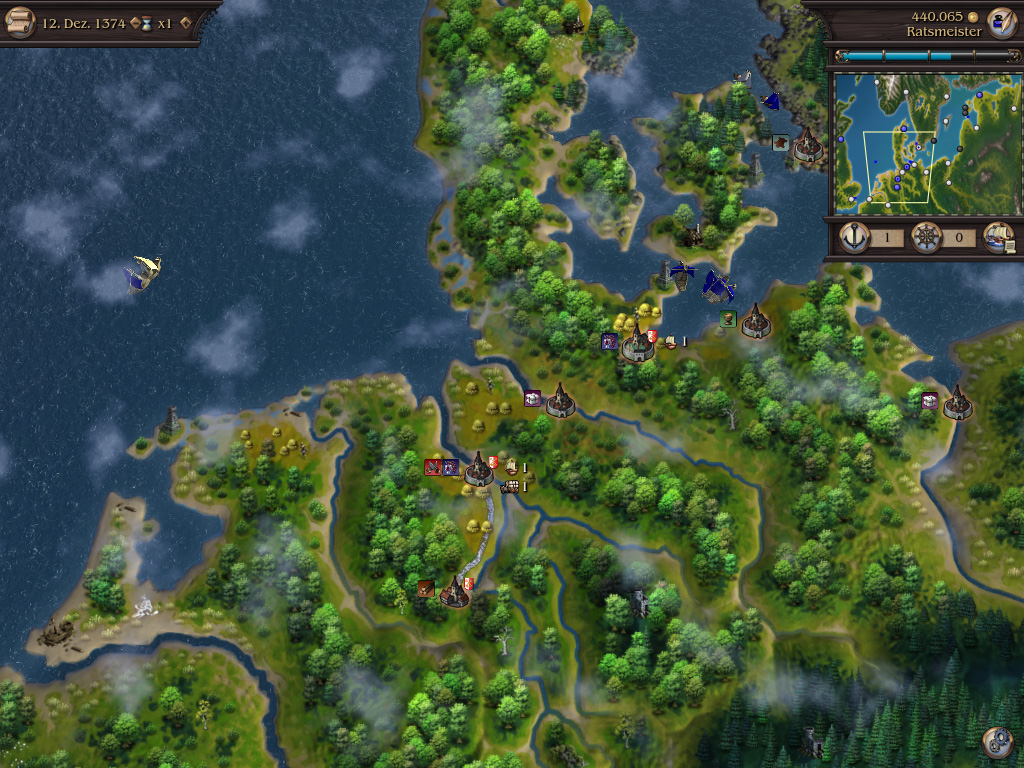Select the ship's wheel convoy icon
The height and width of the screenshot is (768, 1024).
click(x=926, y=238)
